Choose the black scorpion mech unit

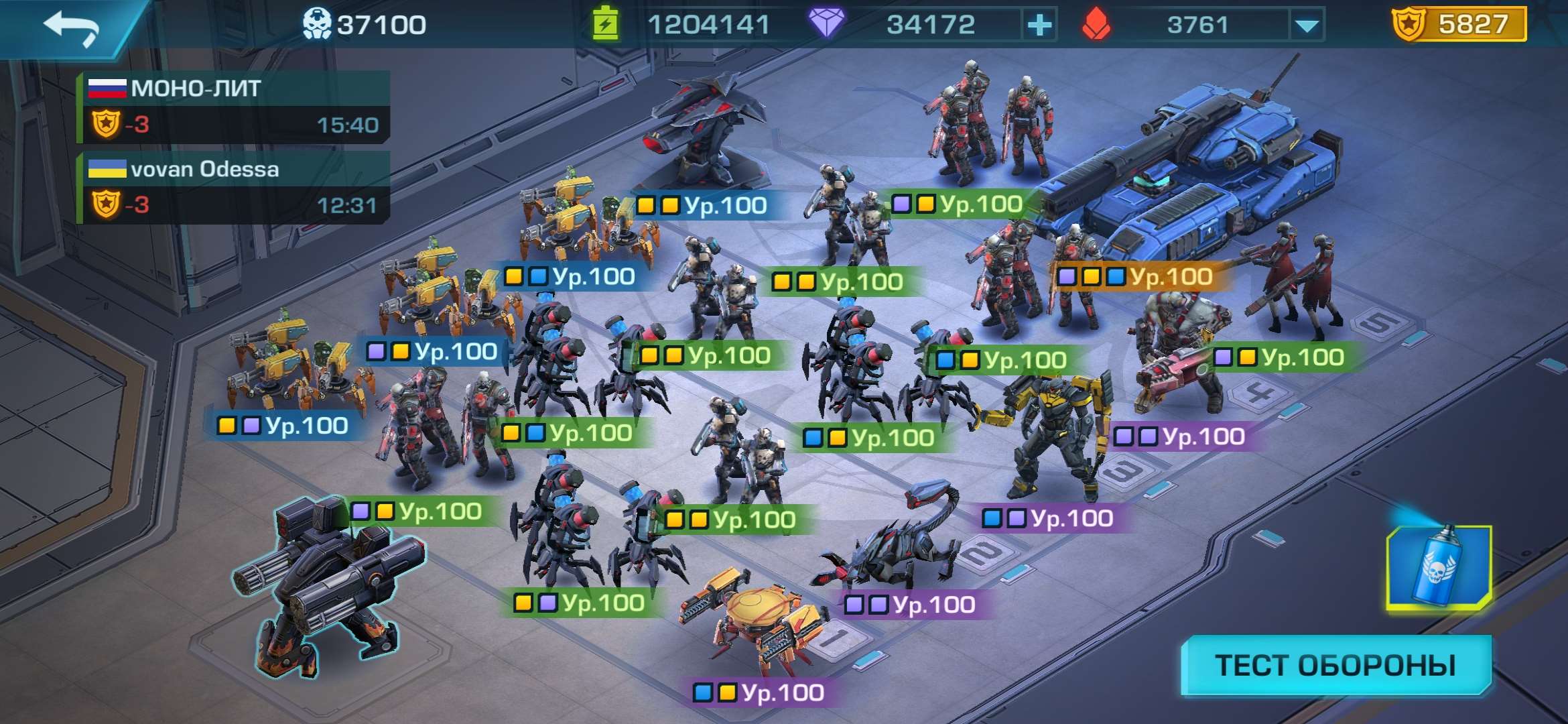click(x=898, y=543)
